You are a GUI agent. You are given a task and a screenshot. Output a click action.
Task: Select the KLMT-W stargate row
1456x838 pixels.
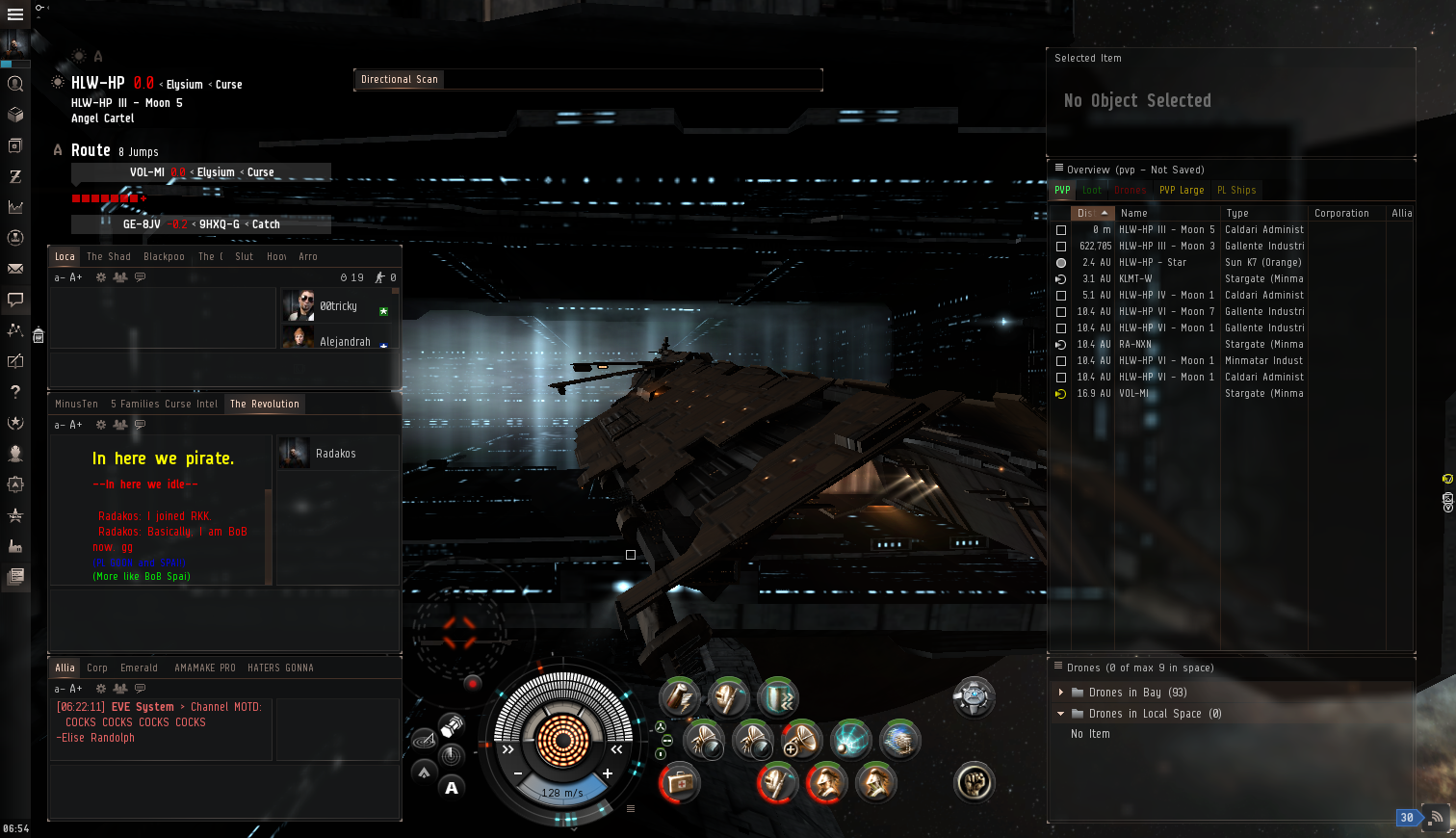pyautogui.click(x=1136, y=279)
